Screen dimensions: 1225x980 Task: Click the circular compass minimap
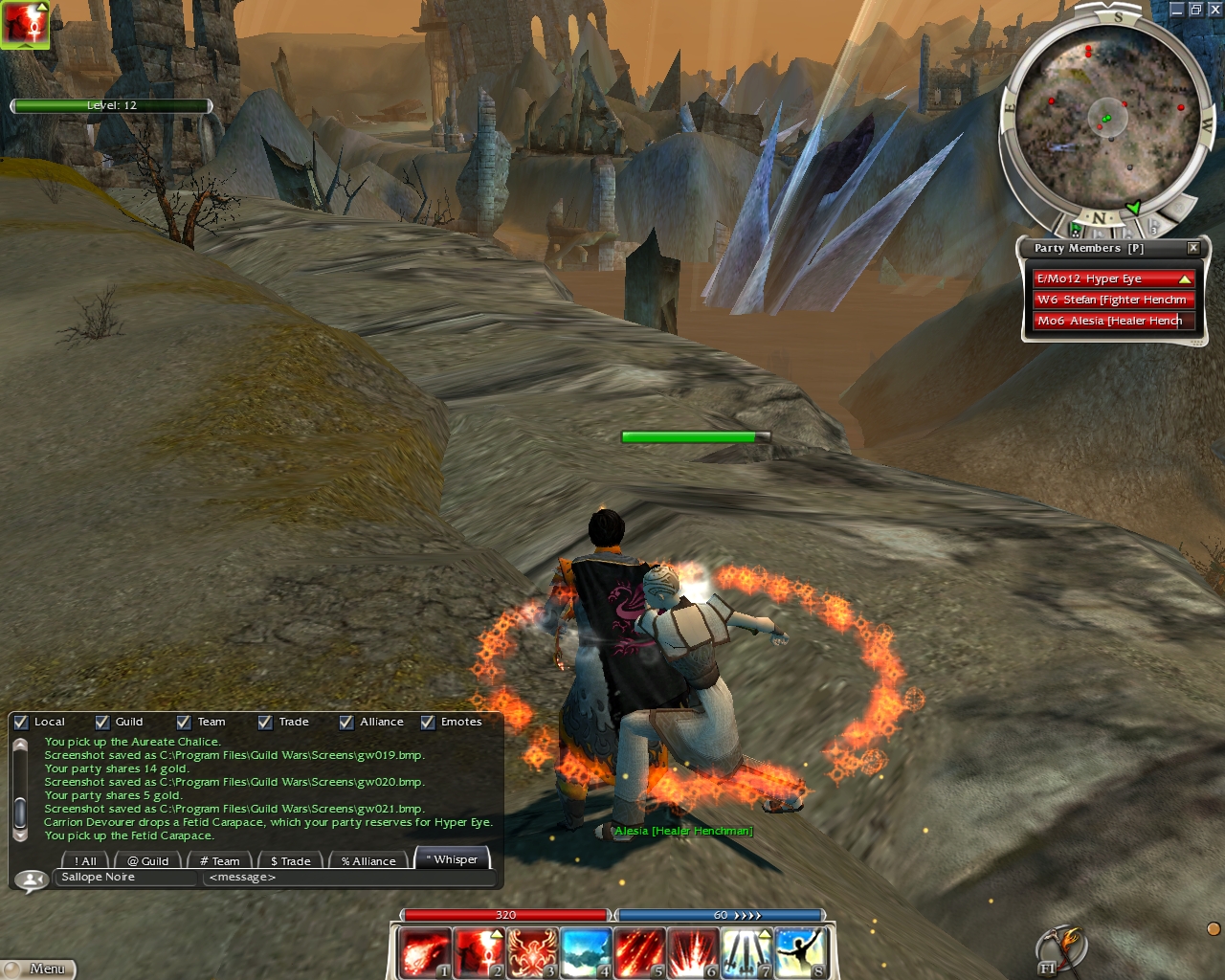[x=1106, y=119]
